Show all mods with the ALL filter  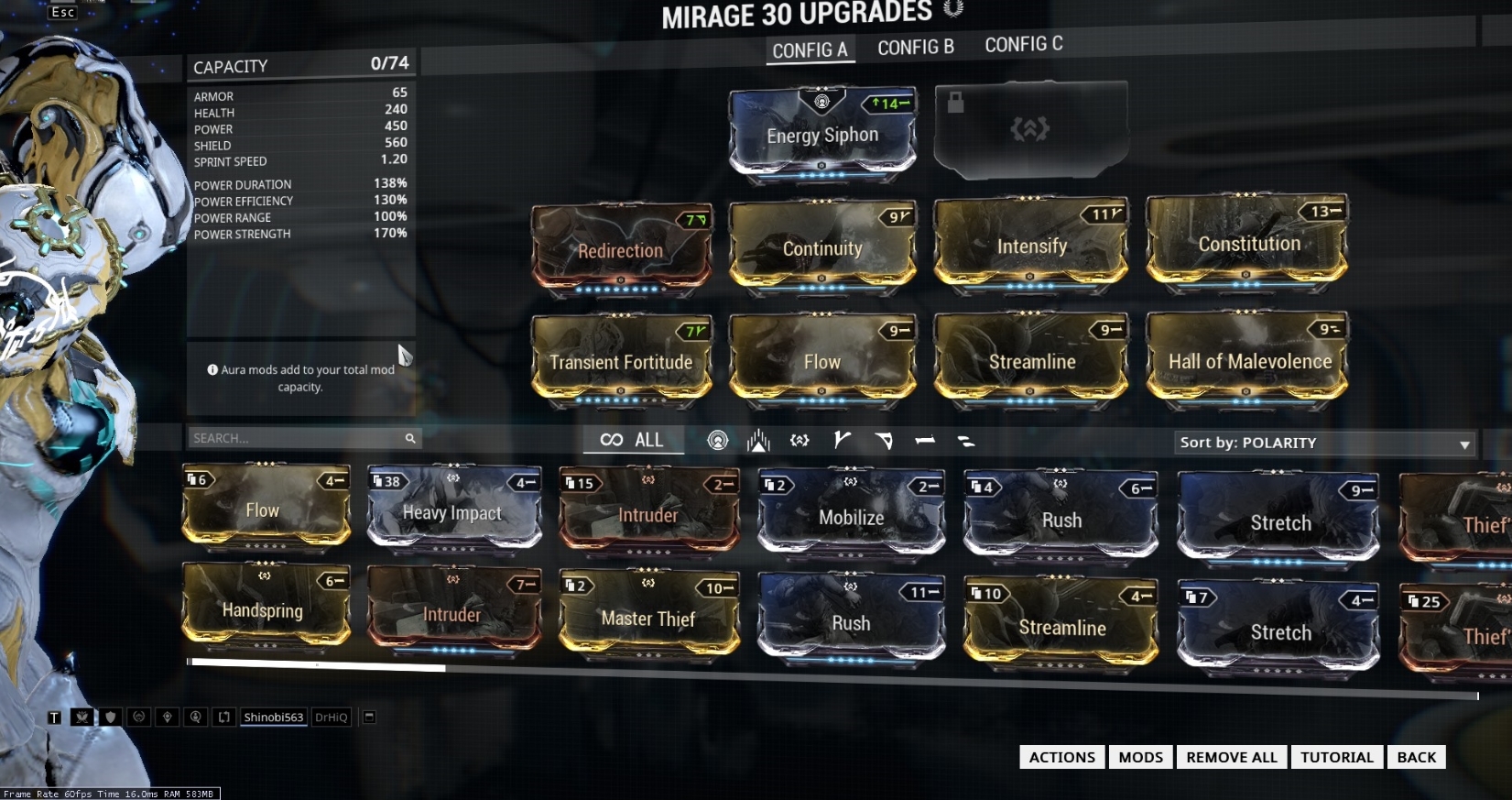pyautogui.click(x=633, y=440)
